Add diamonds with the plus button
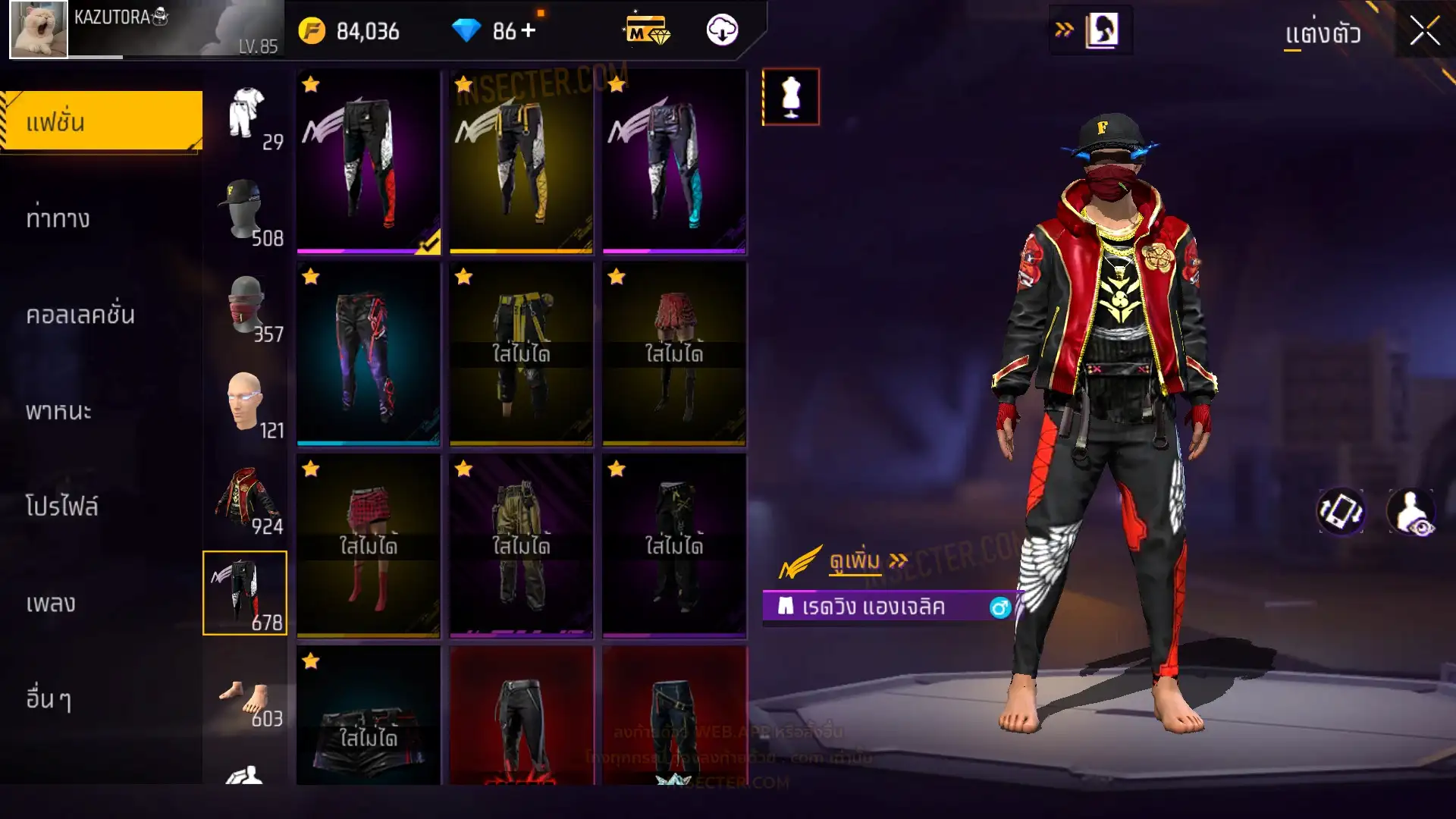The image size is (1456, 819). point(529,30)
